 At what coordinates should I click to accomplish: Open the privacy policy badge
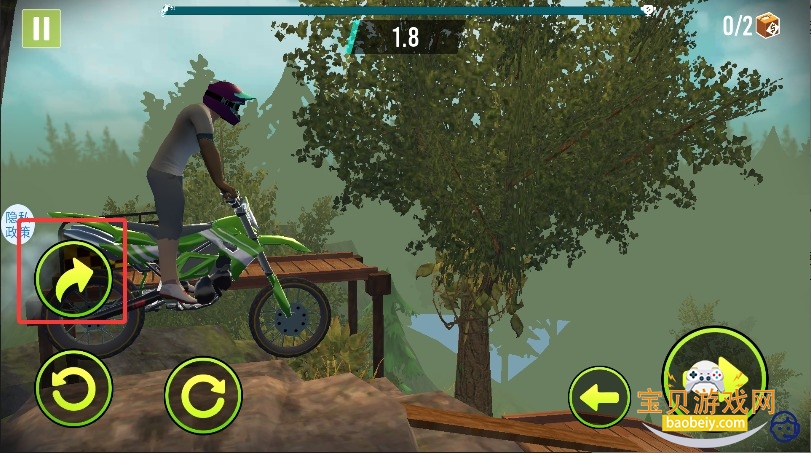17,225
